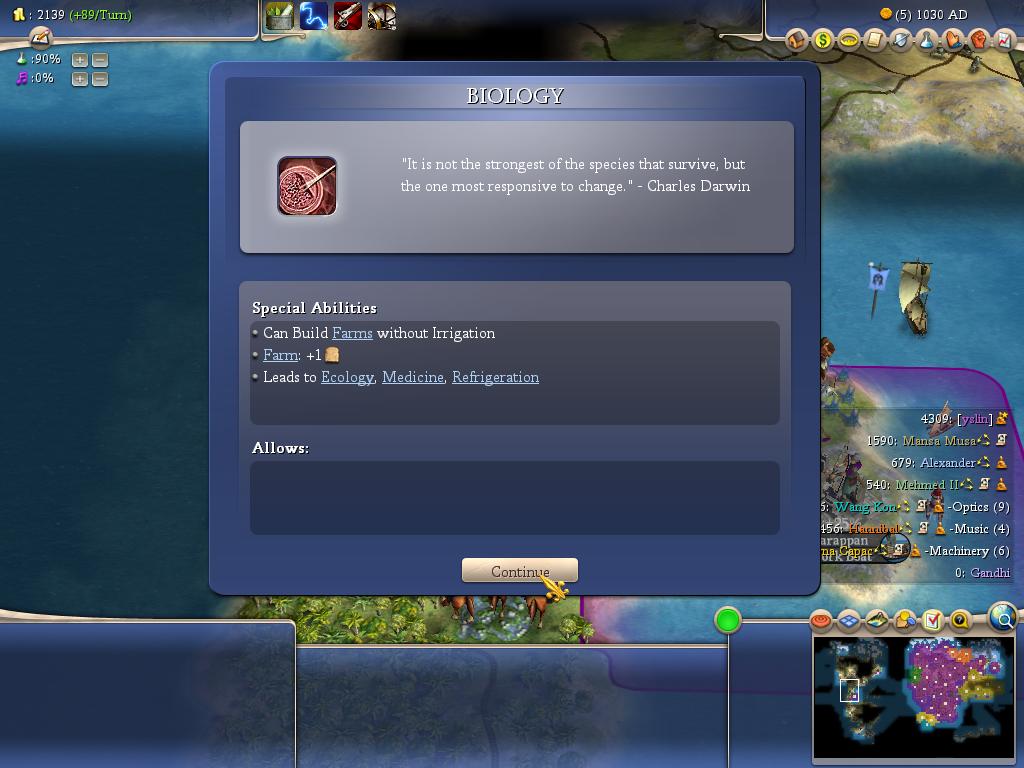The width and height of the screenshot is (1024, 768).
Task: Click the green end turn button
Action: click(728, 621)
